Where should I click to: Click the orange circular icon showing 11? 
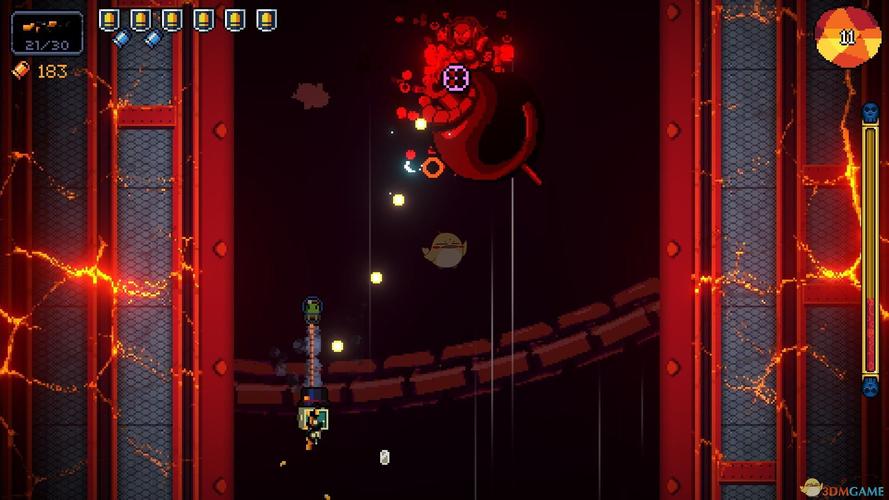pyautogui.click(x=848, y=37)
